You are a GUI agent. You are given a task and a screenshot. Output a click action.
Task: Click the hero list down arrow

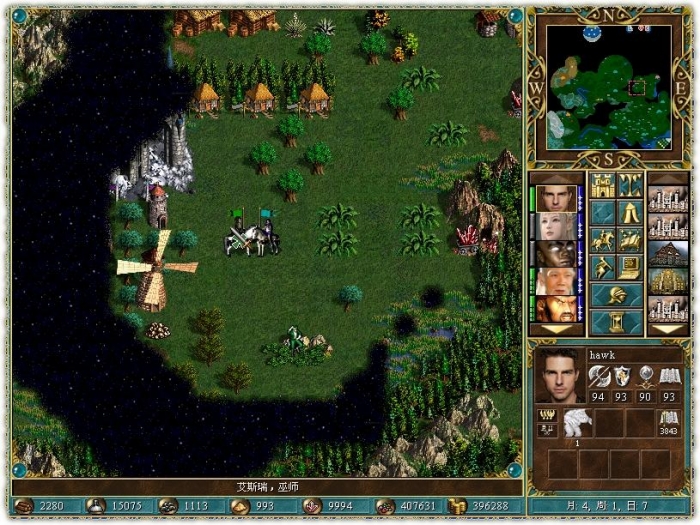557,329
